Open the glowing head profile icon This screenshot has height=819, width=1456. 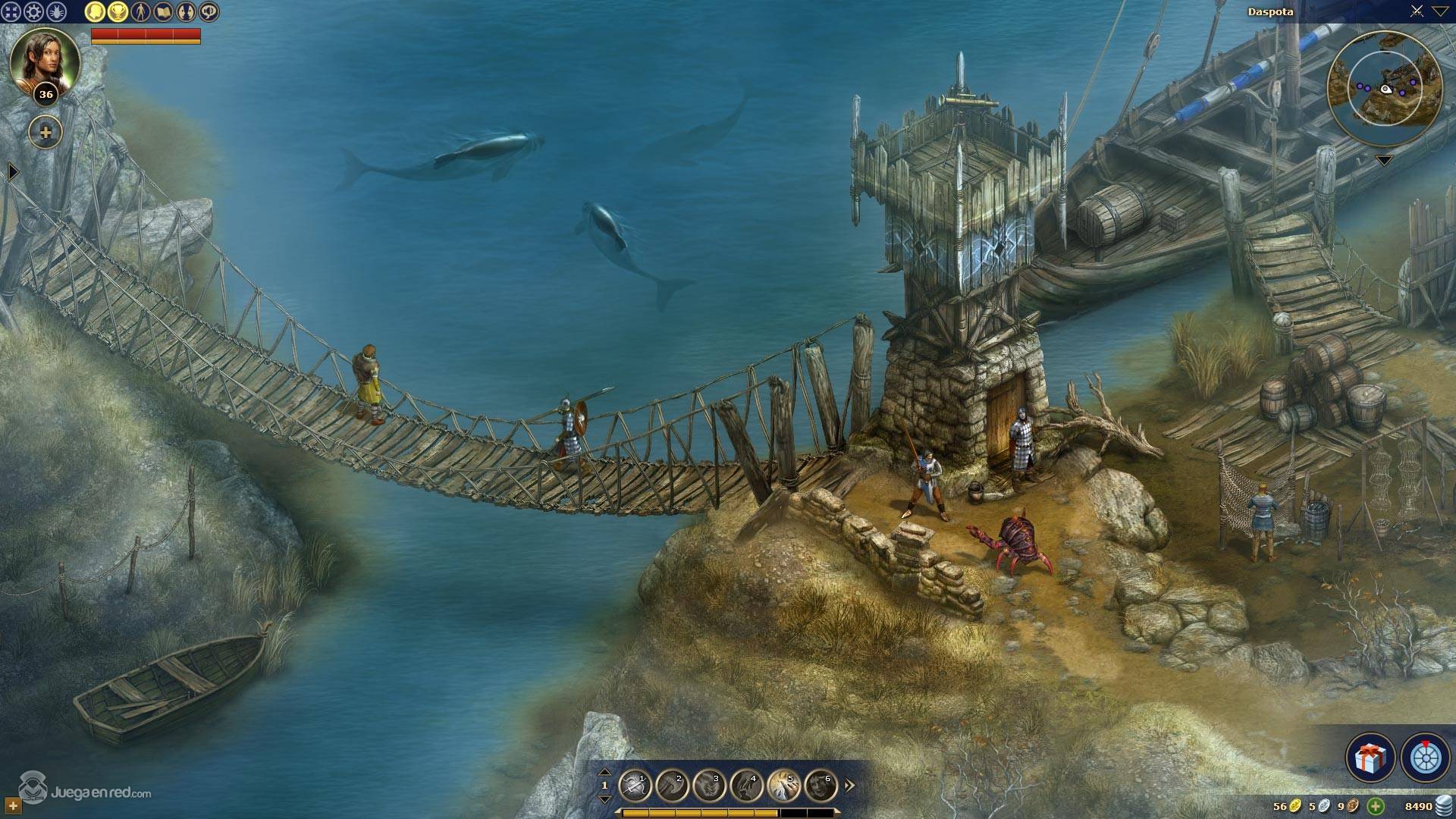pyautogui.click(x=94, y=11)
